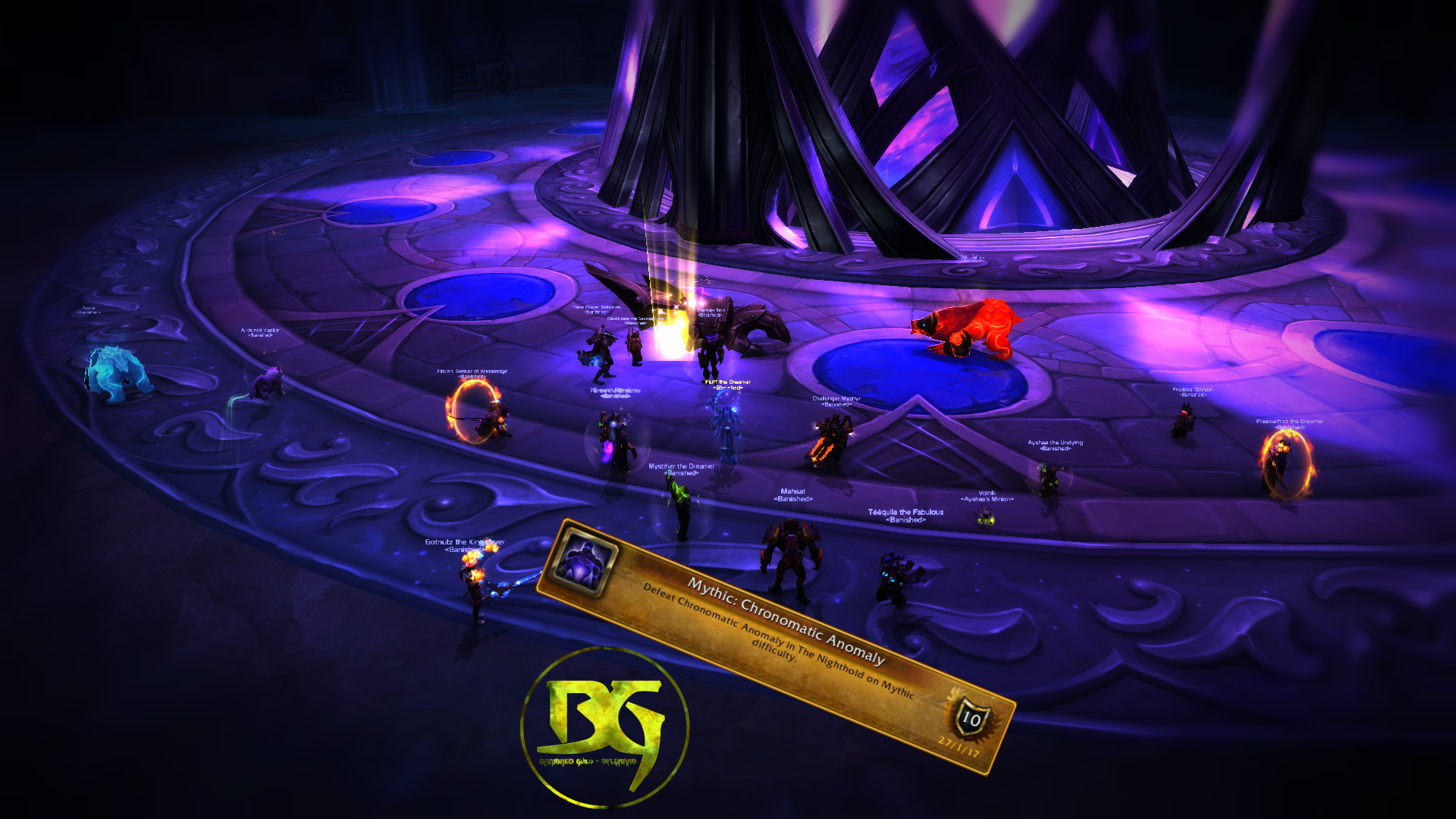Select the 10-point achievement shield
The height and width of the screenshot is (819, 1456).
point(971,717)
